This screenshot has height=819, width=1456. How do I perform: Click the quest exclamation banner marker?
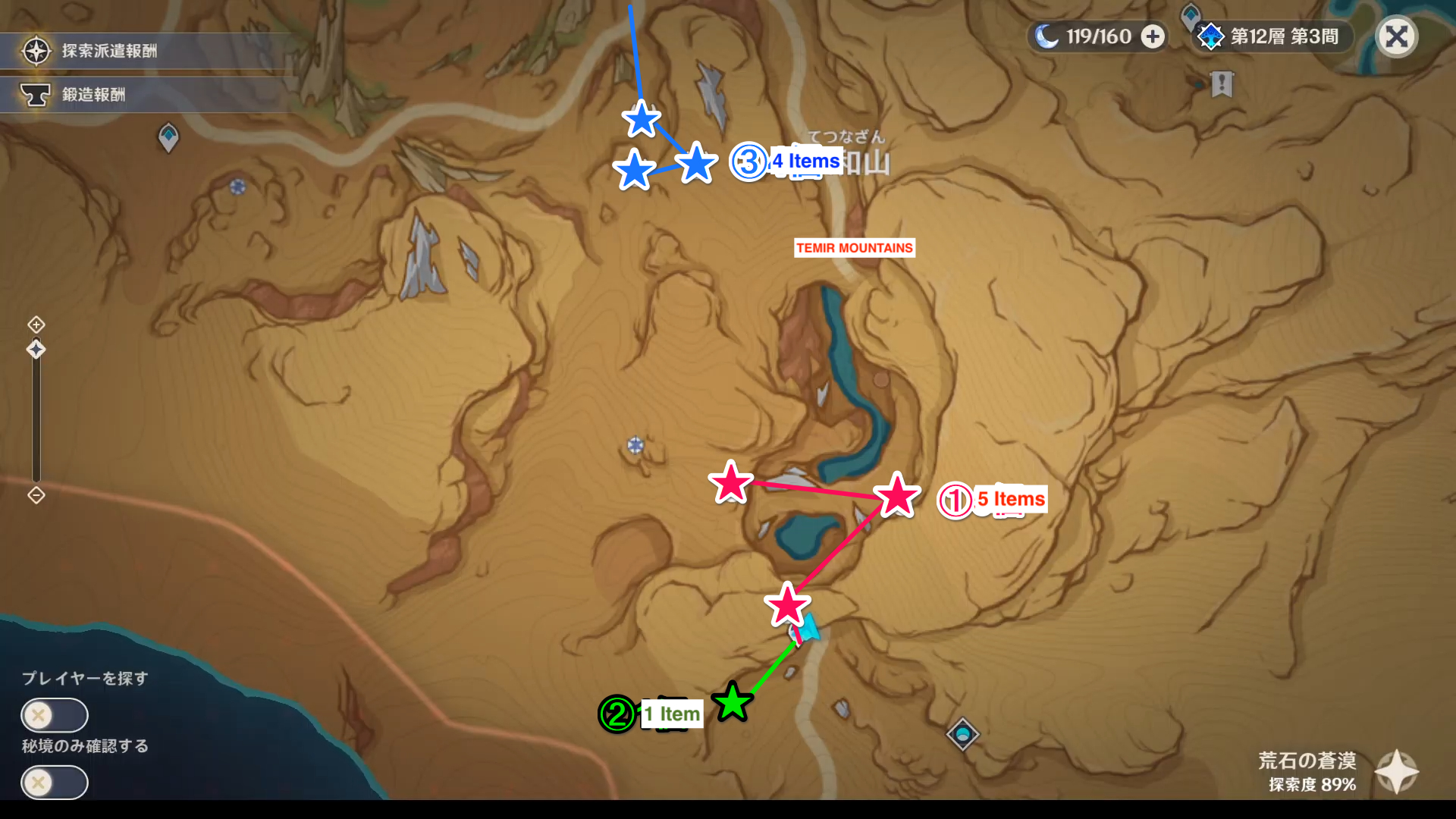coord(1222,86)
